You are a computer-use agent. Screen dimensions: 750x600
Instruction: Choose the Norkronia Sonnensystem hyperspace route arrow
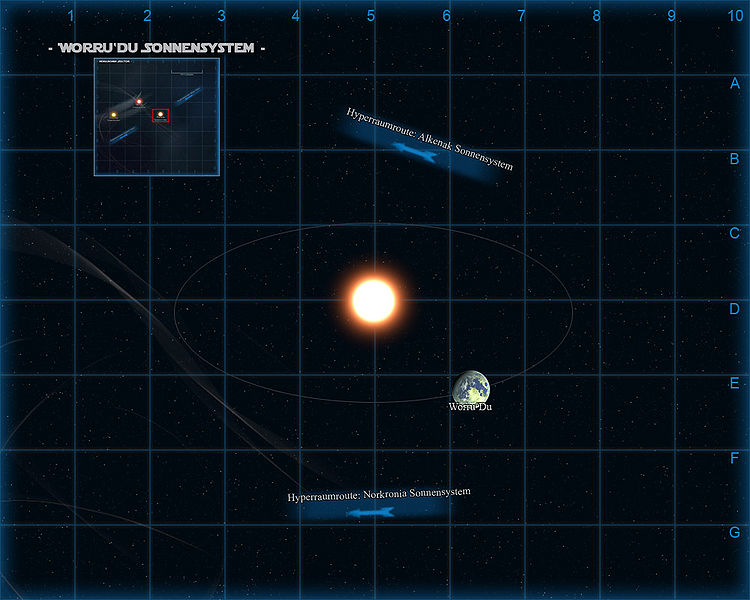point(370,512)
